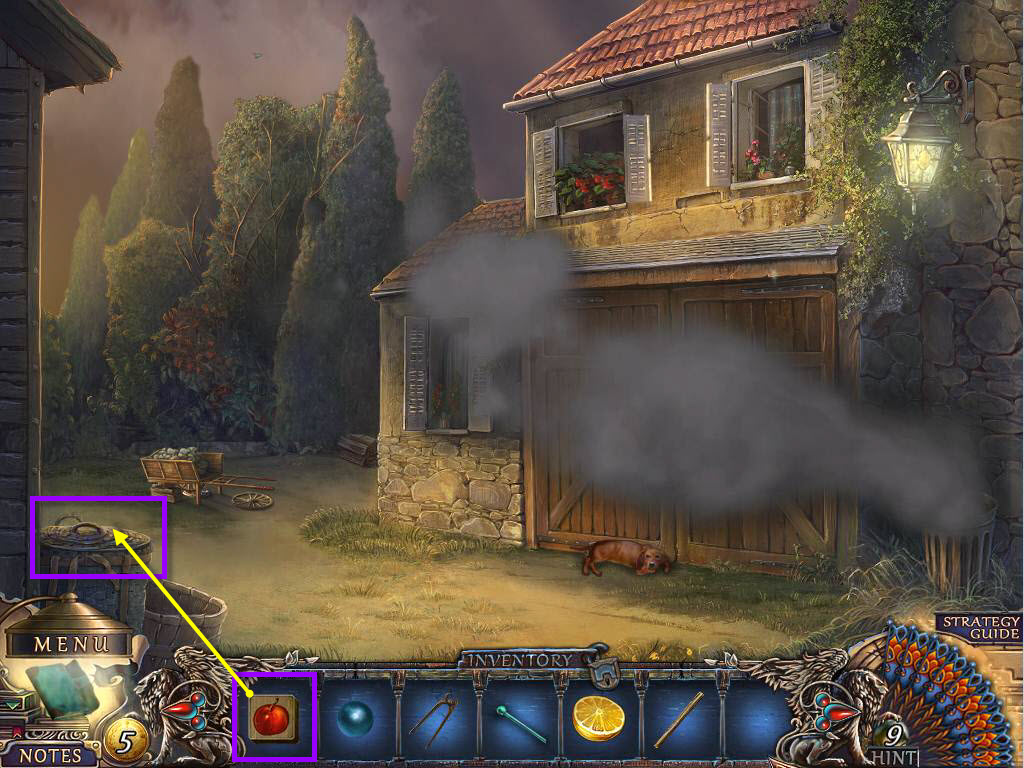Pick the golden stick from inventory
Screen dimensions: 1024x768
click(679, 720)
